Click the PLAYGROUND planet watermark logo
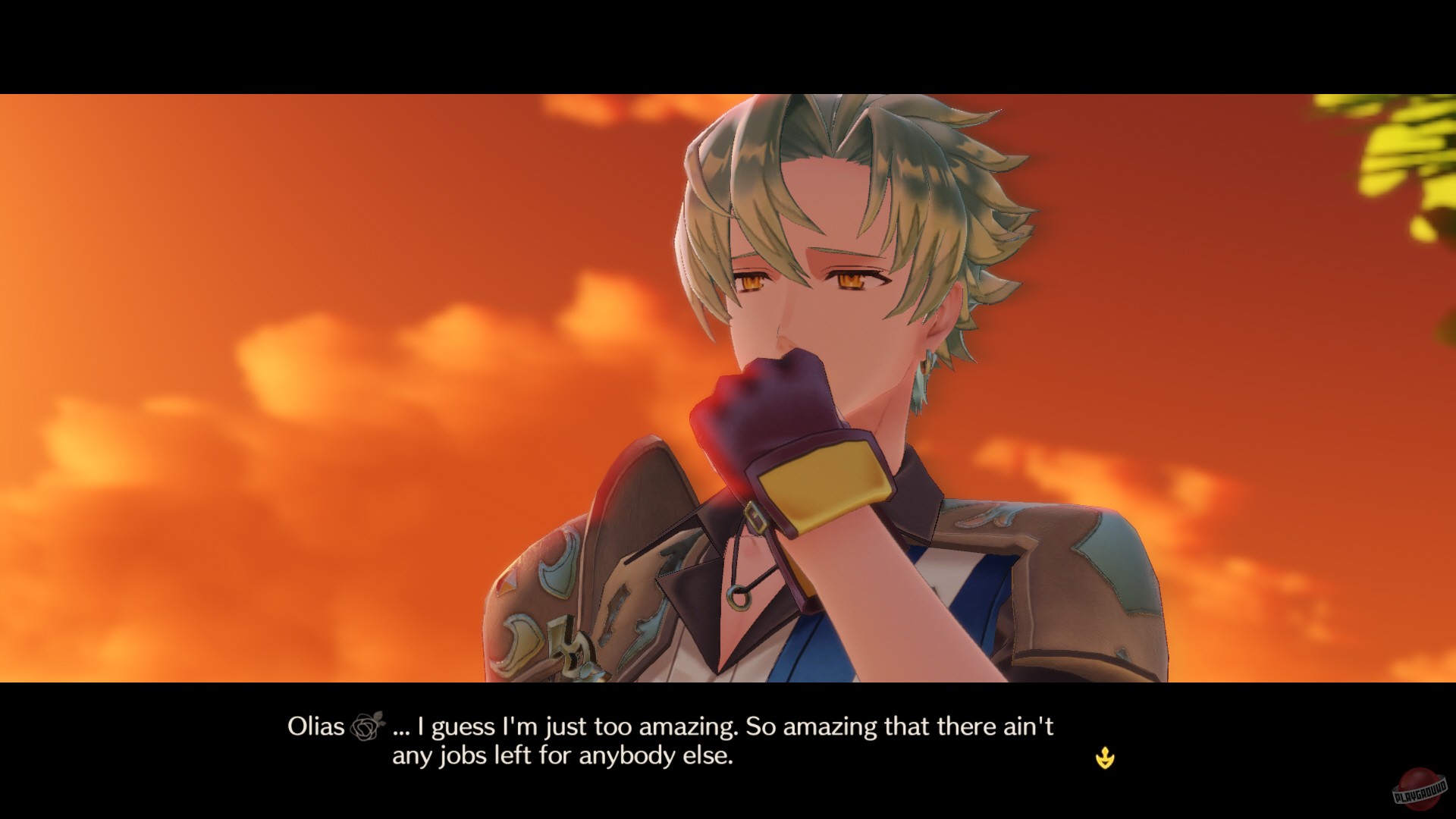Viewport: 1456px width, 819px height. tap(1417, 789)
